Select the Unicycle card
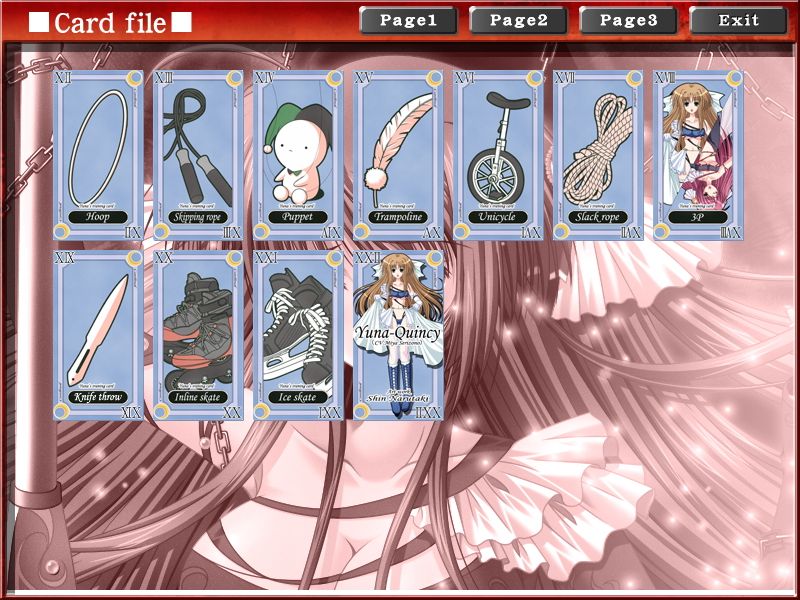 [498, 155]
